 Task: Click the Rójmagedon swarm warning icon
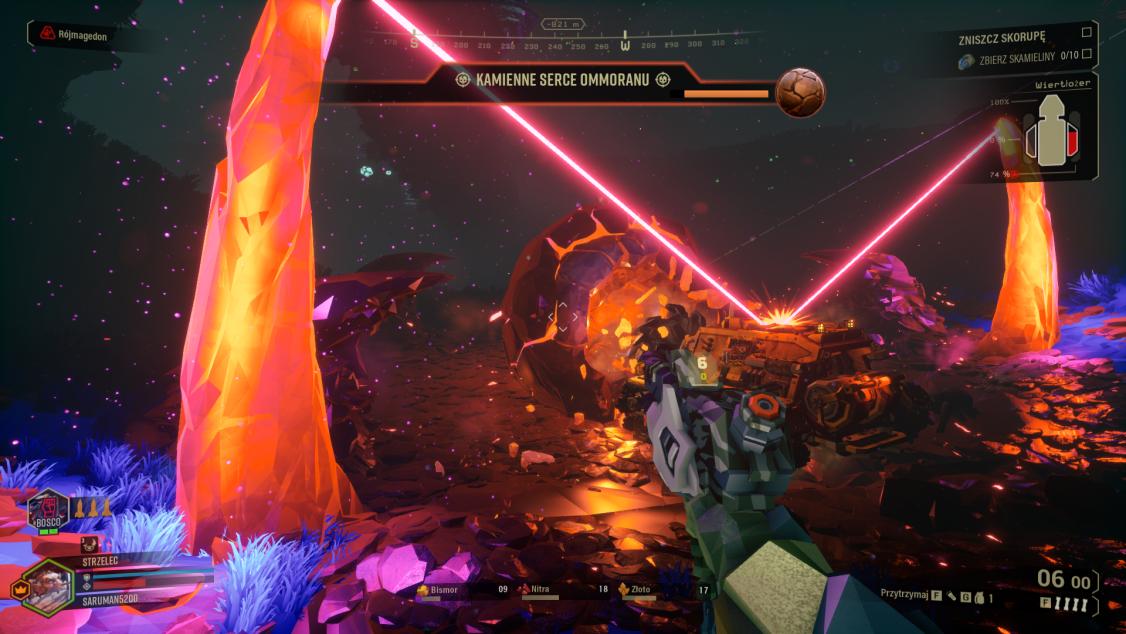46,35
